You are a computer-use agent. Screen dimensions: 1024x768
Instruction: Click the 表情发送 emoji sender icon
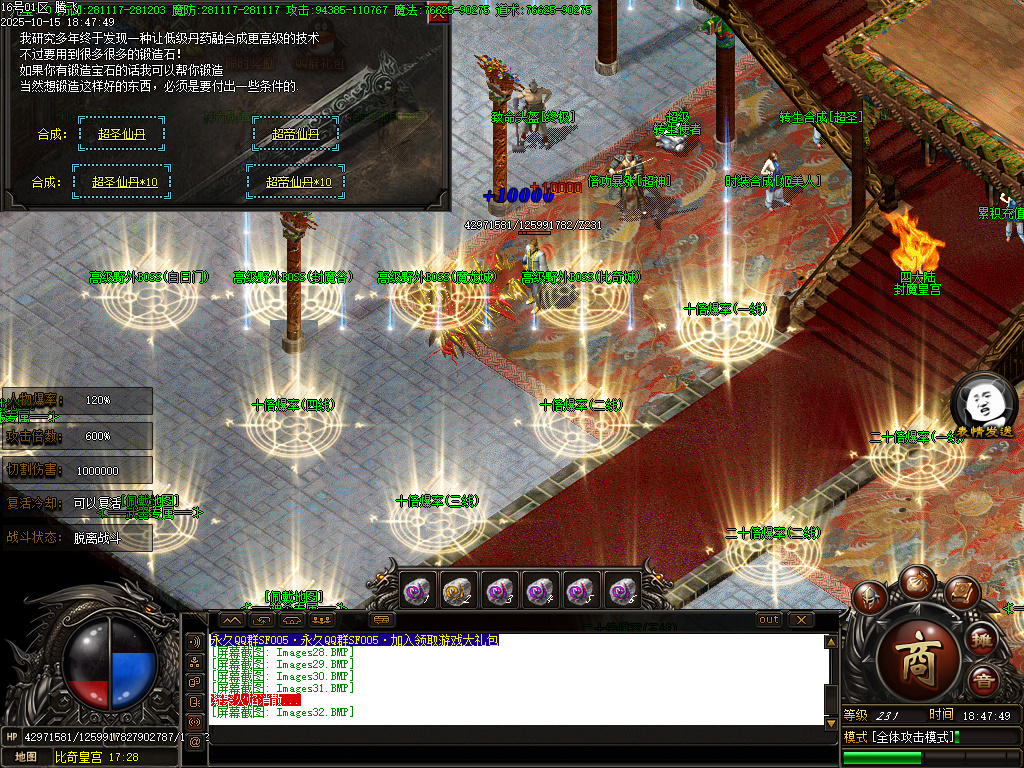pos(983,405)
